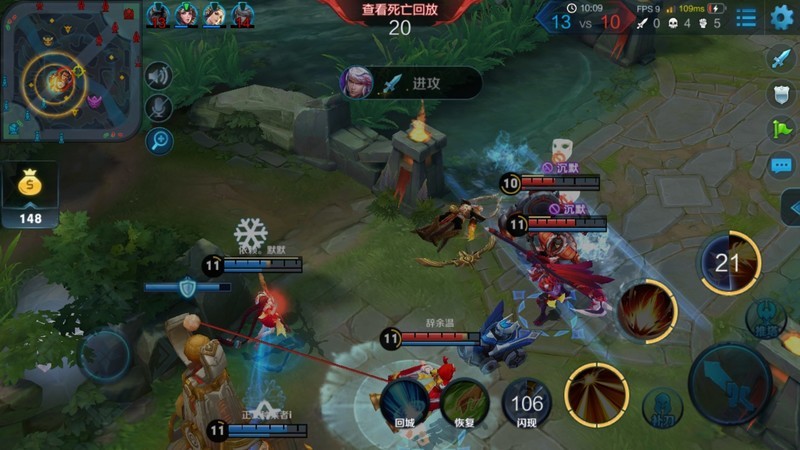Send the green flag rally signal

tap(781, 129)
